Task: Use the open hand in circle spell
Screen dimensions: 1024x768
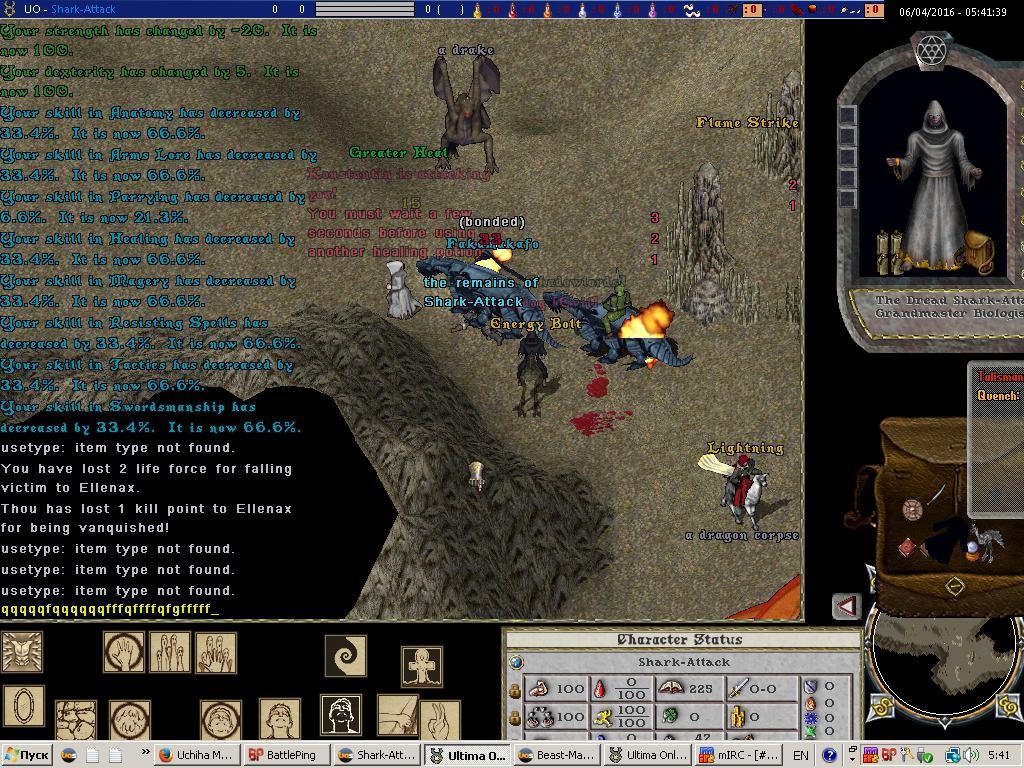Action: [124, 652]
